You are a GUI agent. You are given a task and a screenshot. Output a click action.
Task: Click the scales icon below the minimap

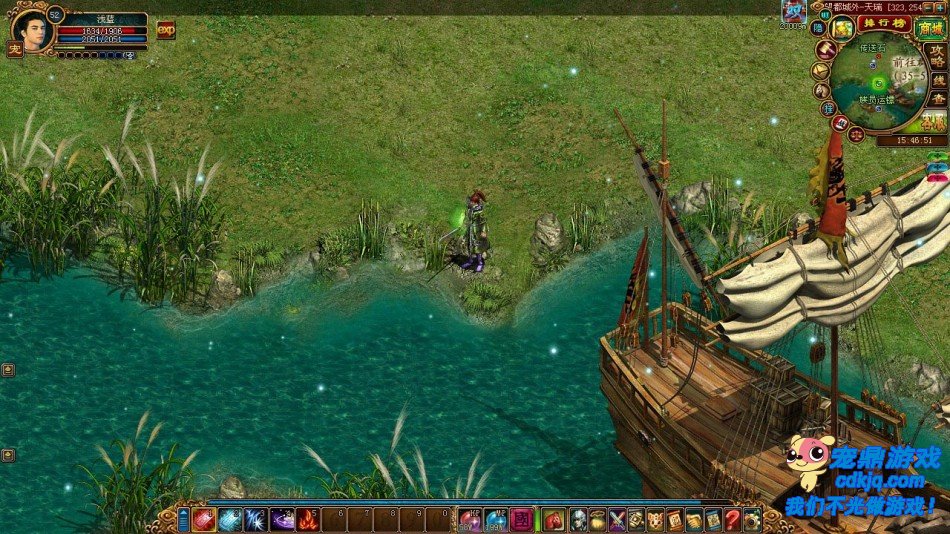[x=858, y=133]
